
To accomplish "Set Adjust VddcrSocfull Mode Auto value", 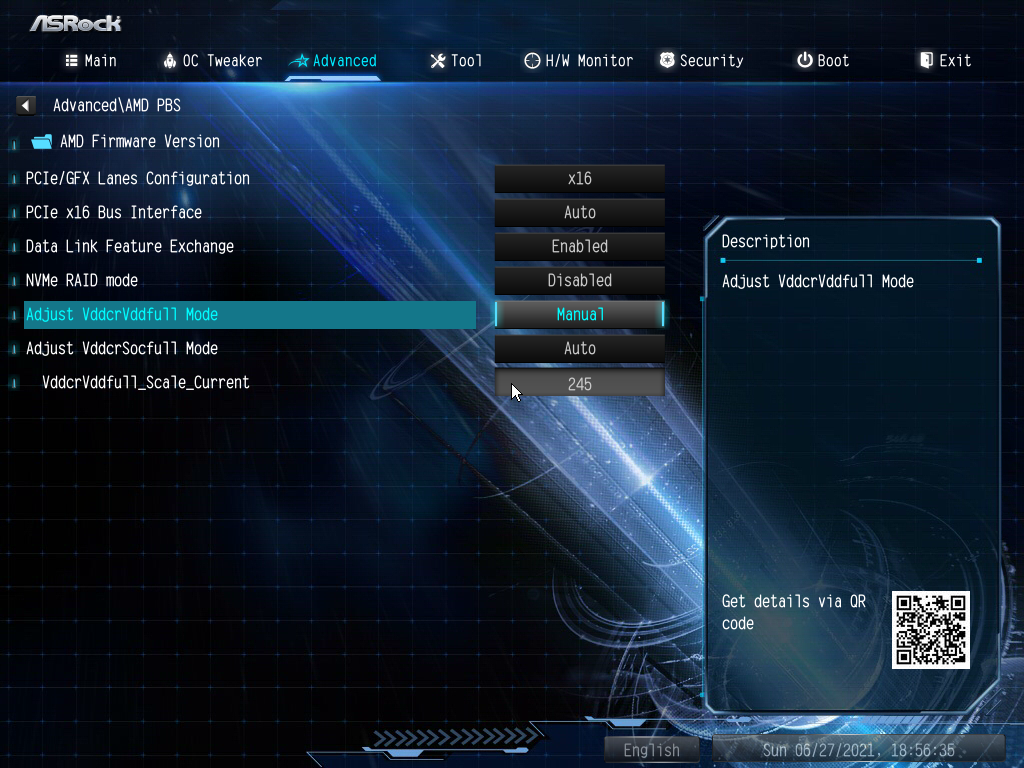I will [579, 349].
